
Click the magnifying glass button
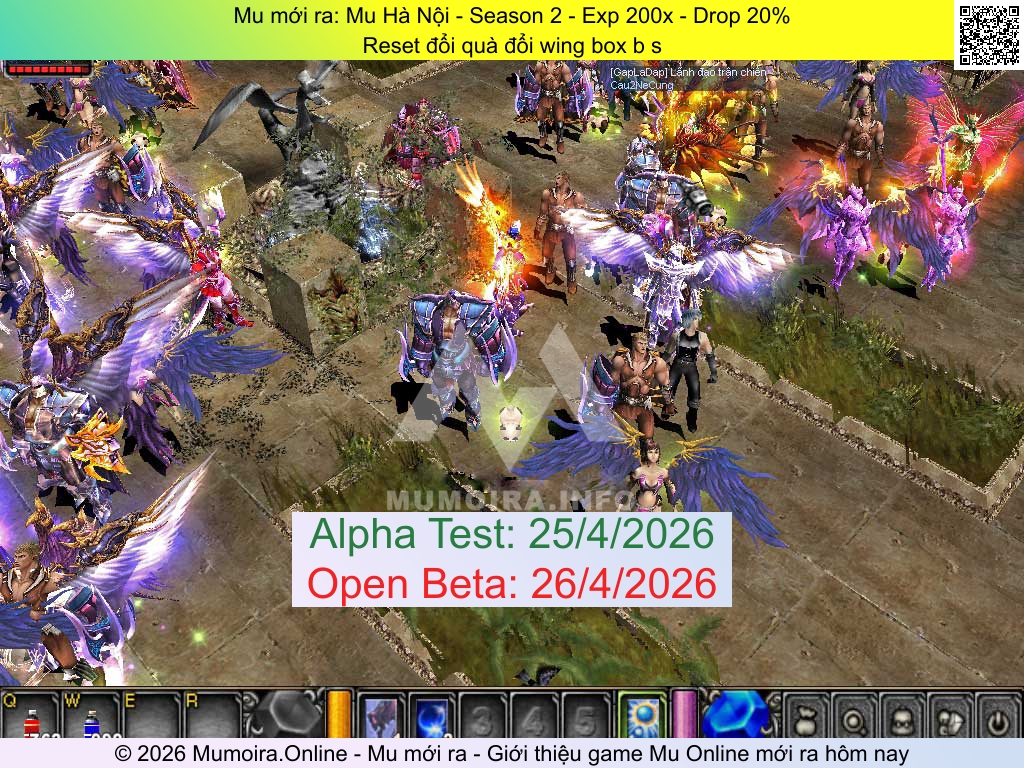pos(855,717)
